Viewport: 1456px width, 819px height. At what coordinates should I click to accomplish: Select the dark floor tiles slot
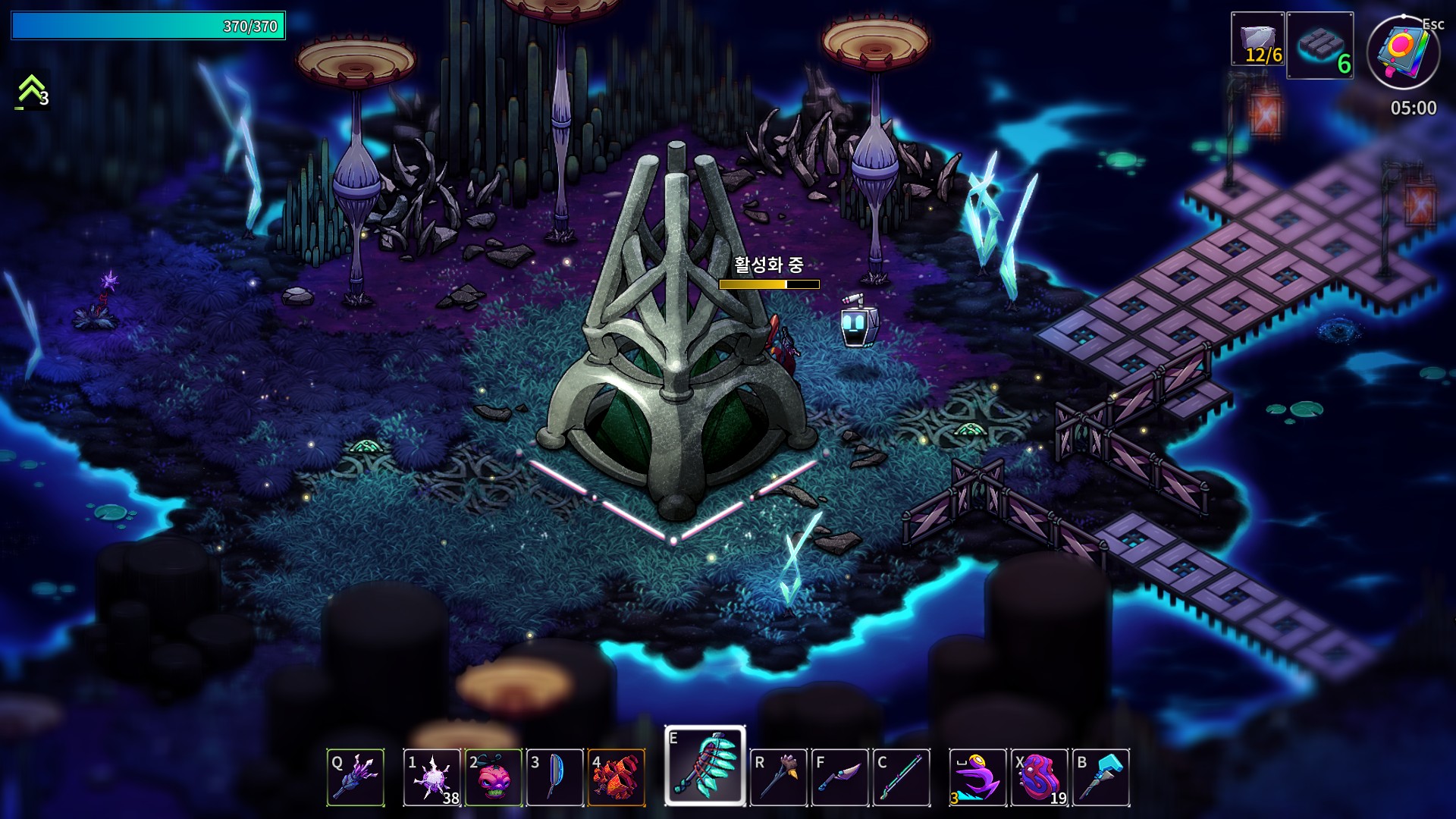1320,45
